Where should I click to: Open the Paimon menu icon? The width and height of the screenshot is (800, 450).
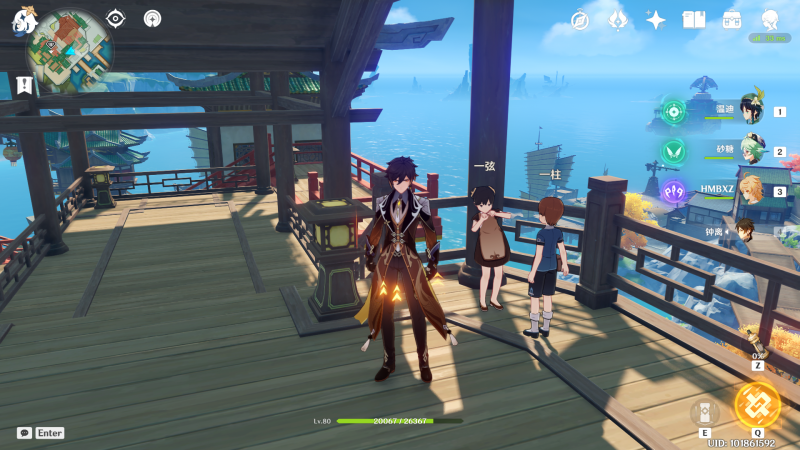22,20
